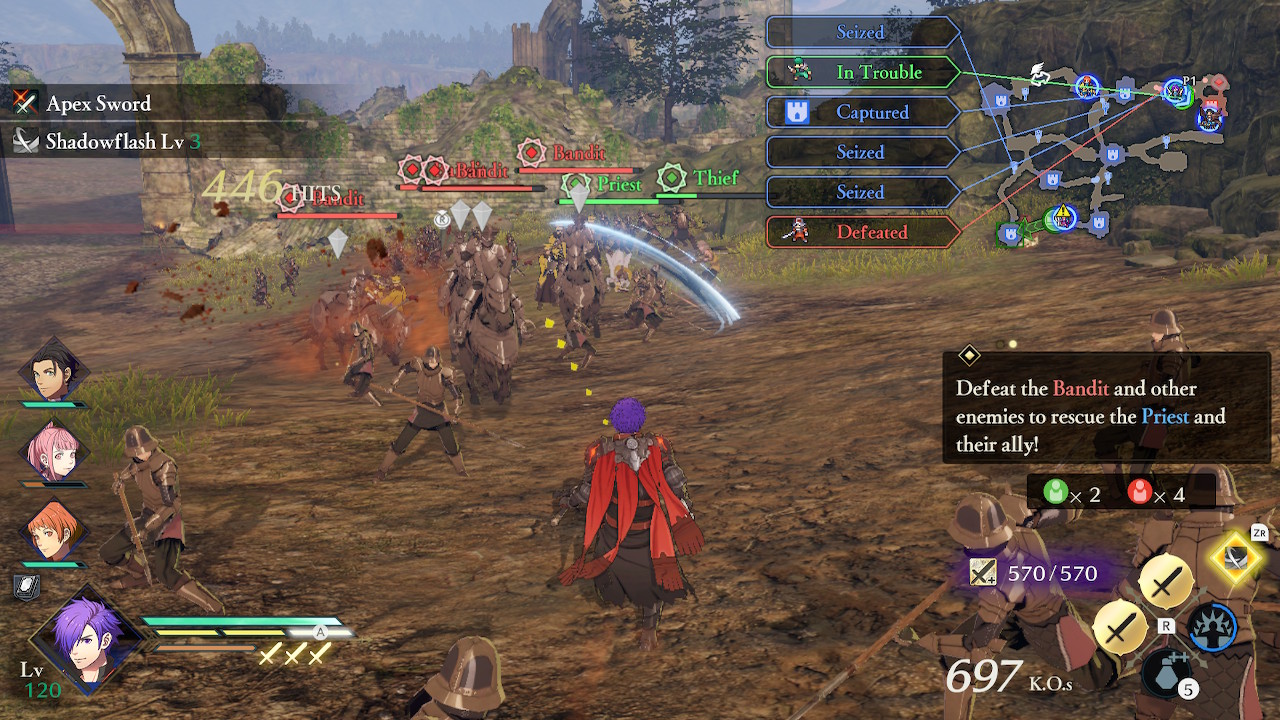Select the Captured stronghold notice
Screen dimensions: 1280x720
click(862, 112)
